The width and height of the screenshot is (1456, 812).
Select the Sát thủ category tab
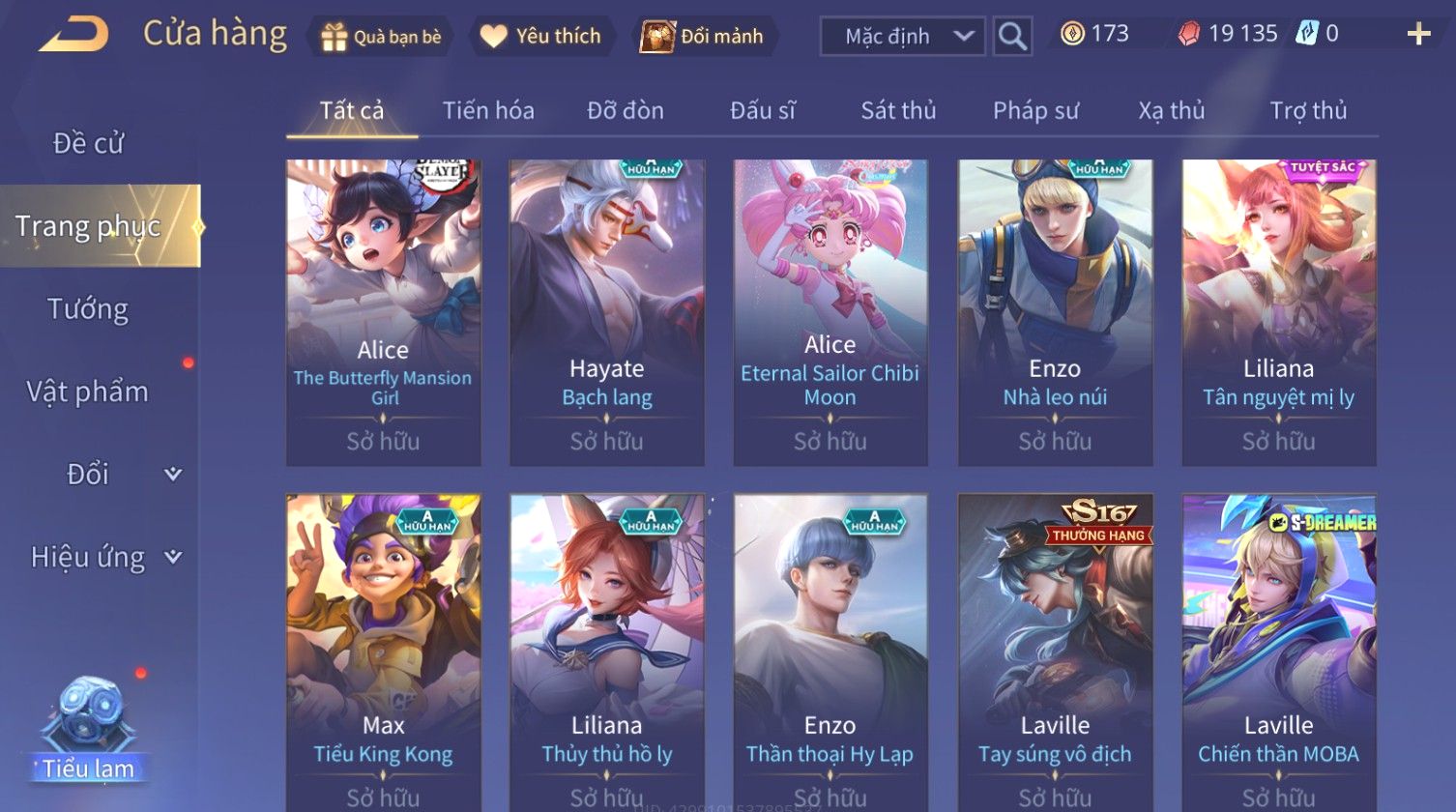pyautogui.click(x=898, y=110)
